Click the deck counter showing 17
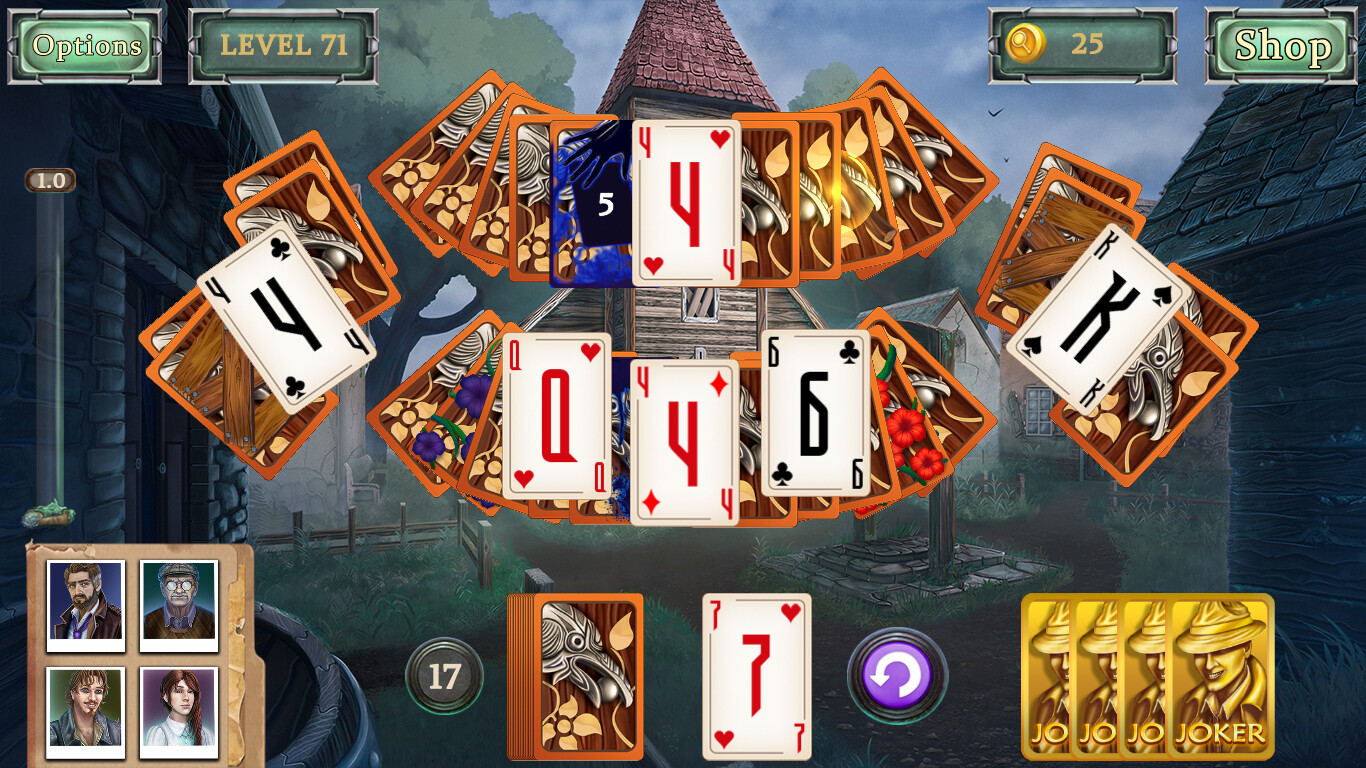Screen dimensions: 1366x768 click(446, 675)
